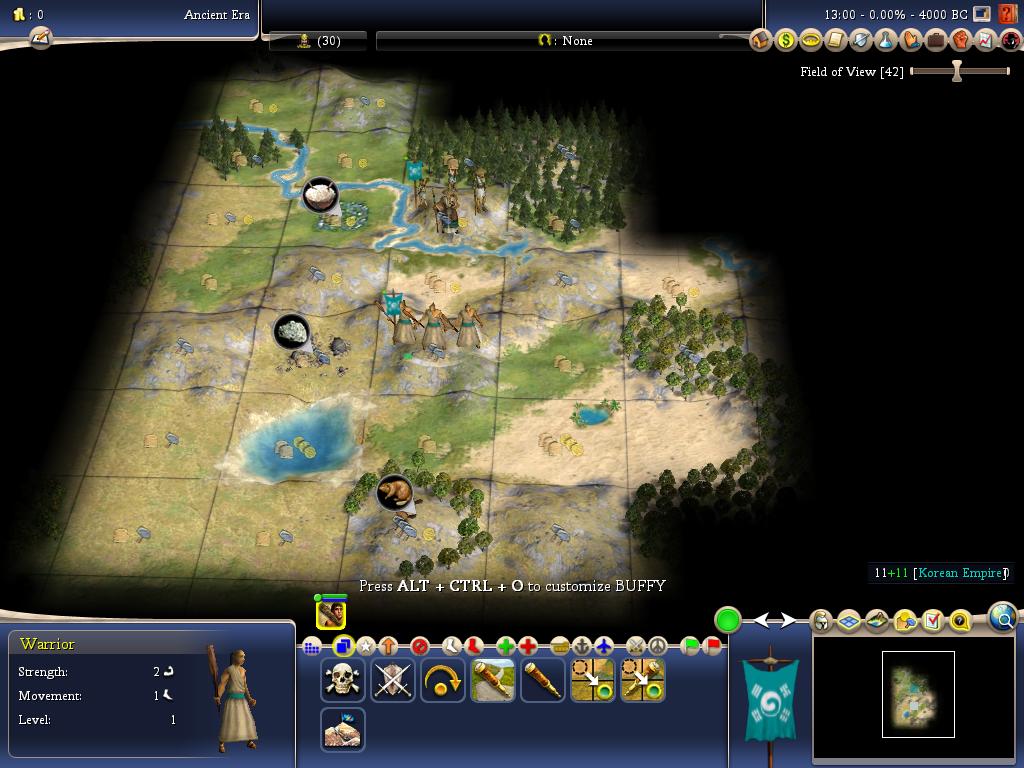Open the Technology Advisor flask icon
Screen dimensions: 1024x768
[885, 41]
